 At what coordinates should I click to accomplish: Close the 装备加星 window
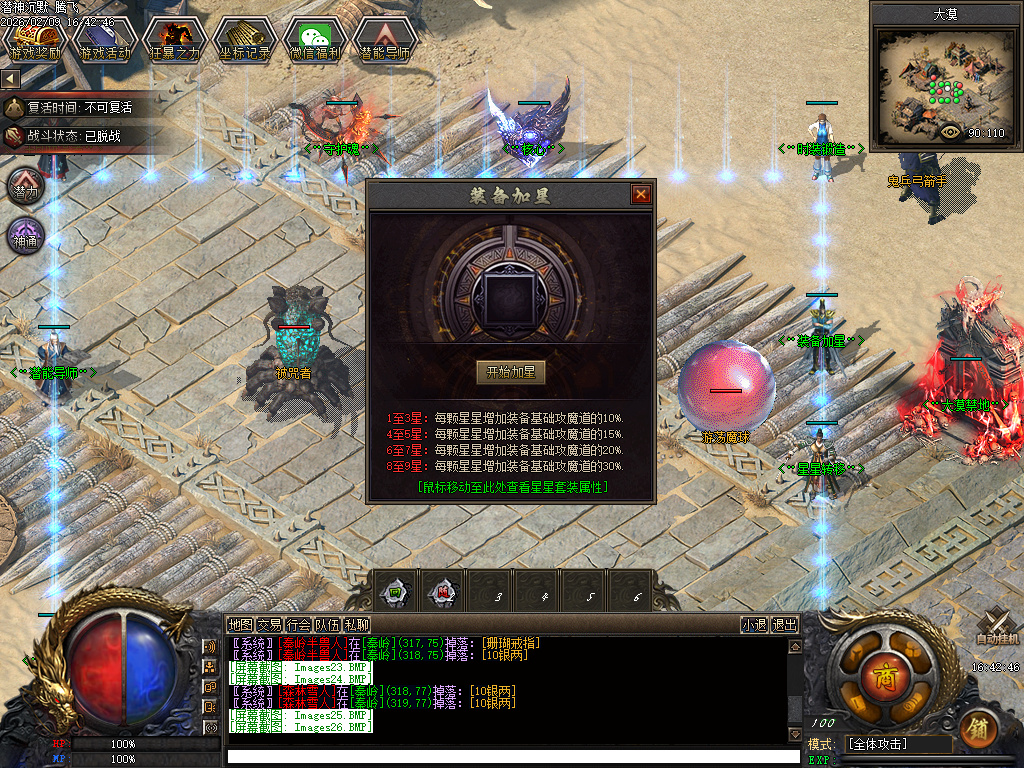click(641, 195)
